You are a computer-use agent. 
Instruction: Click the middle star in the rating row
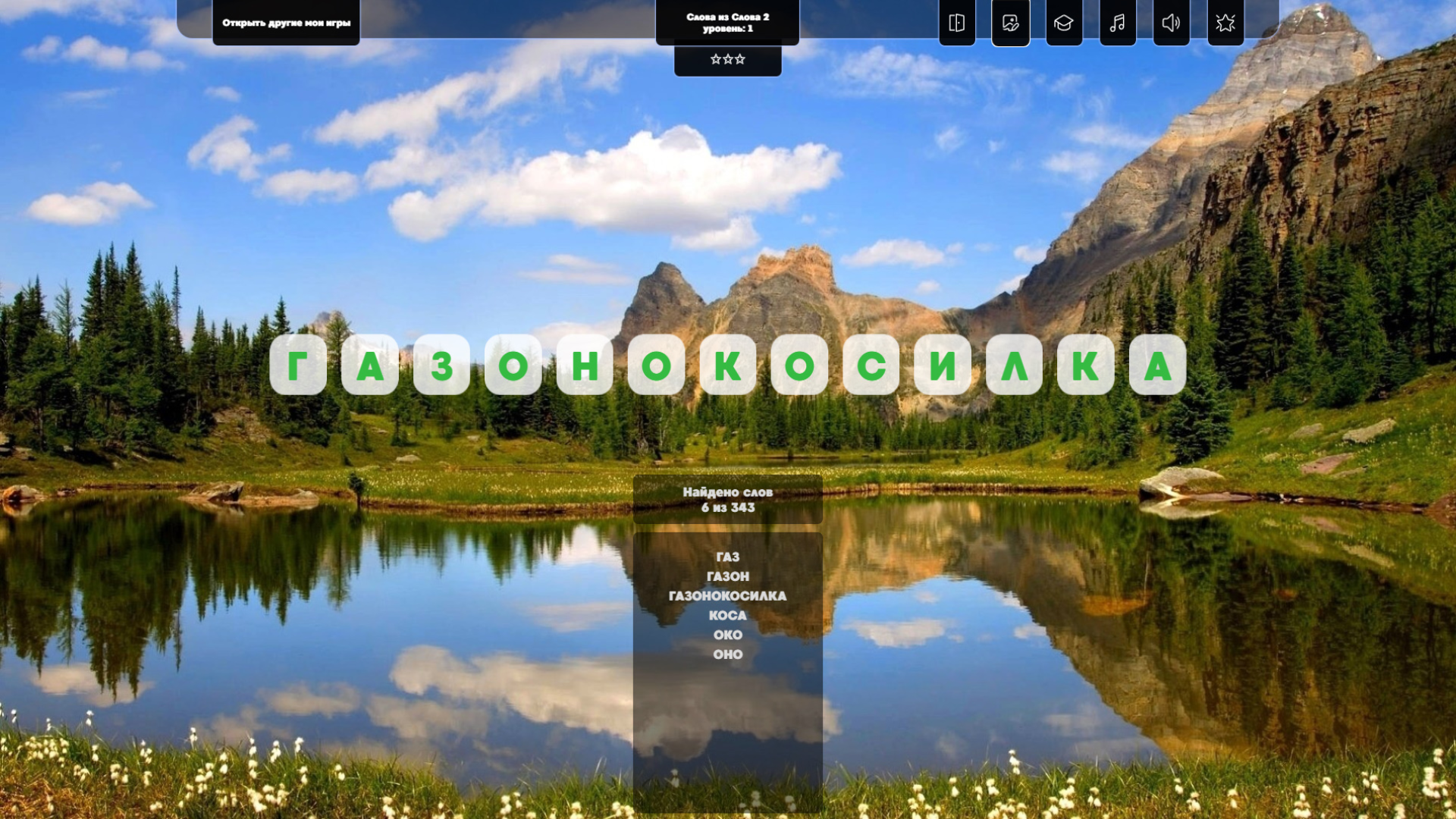click(727, 59)
